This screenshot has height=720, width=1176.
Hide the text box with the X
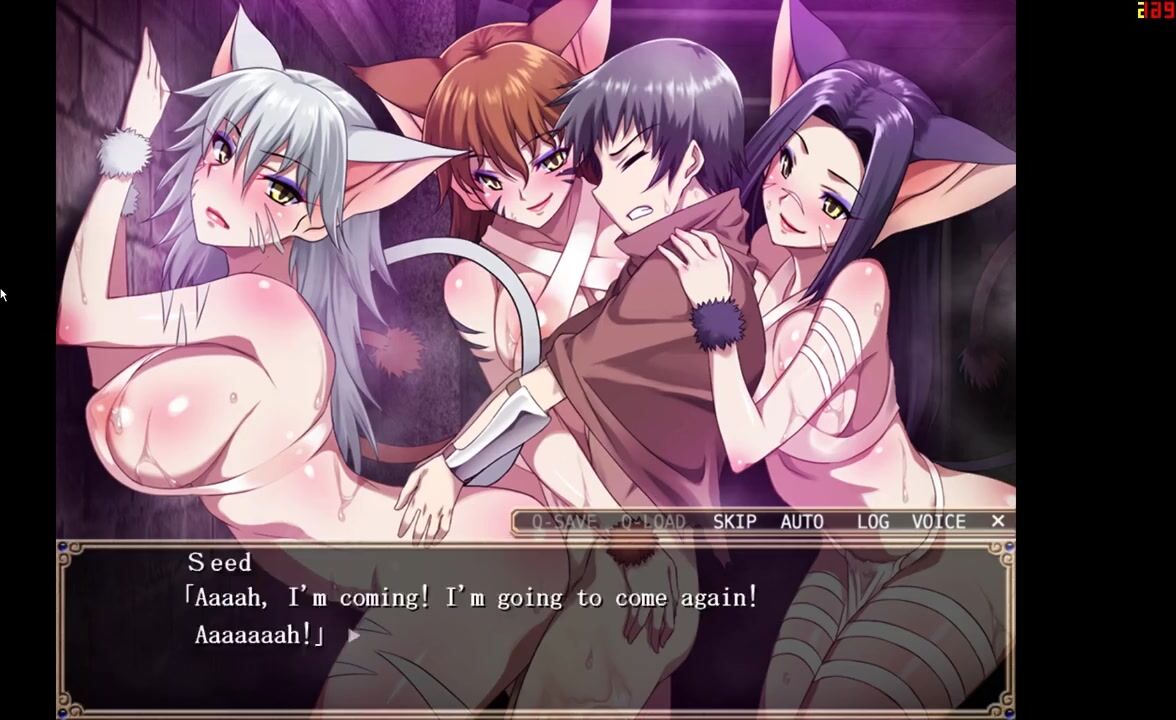click(997, 521)
